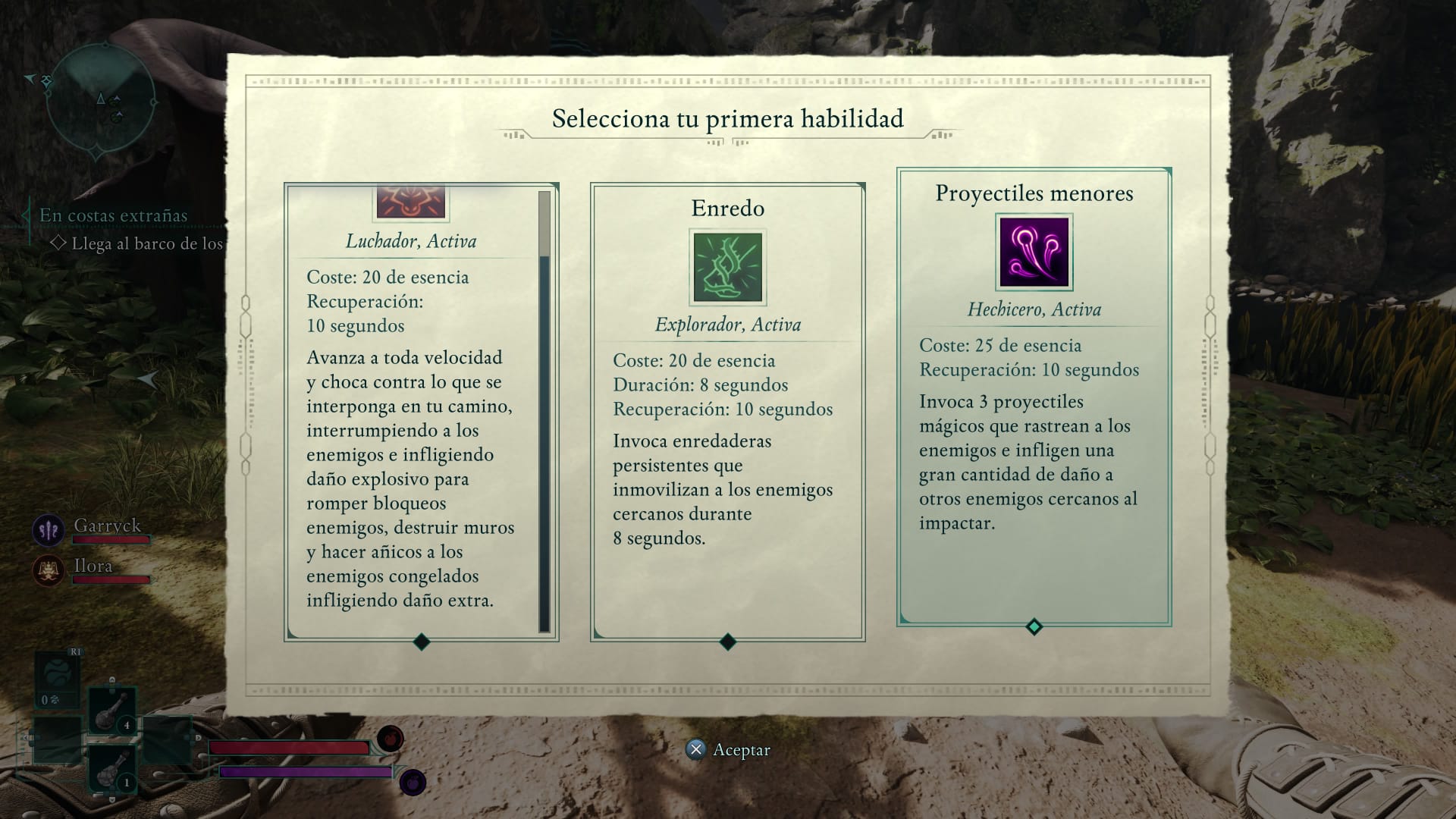This screenshot has height=819, width=1456.
Task: Click the green Enredo vines icon
Action: tap(726, 267)
